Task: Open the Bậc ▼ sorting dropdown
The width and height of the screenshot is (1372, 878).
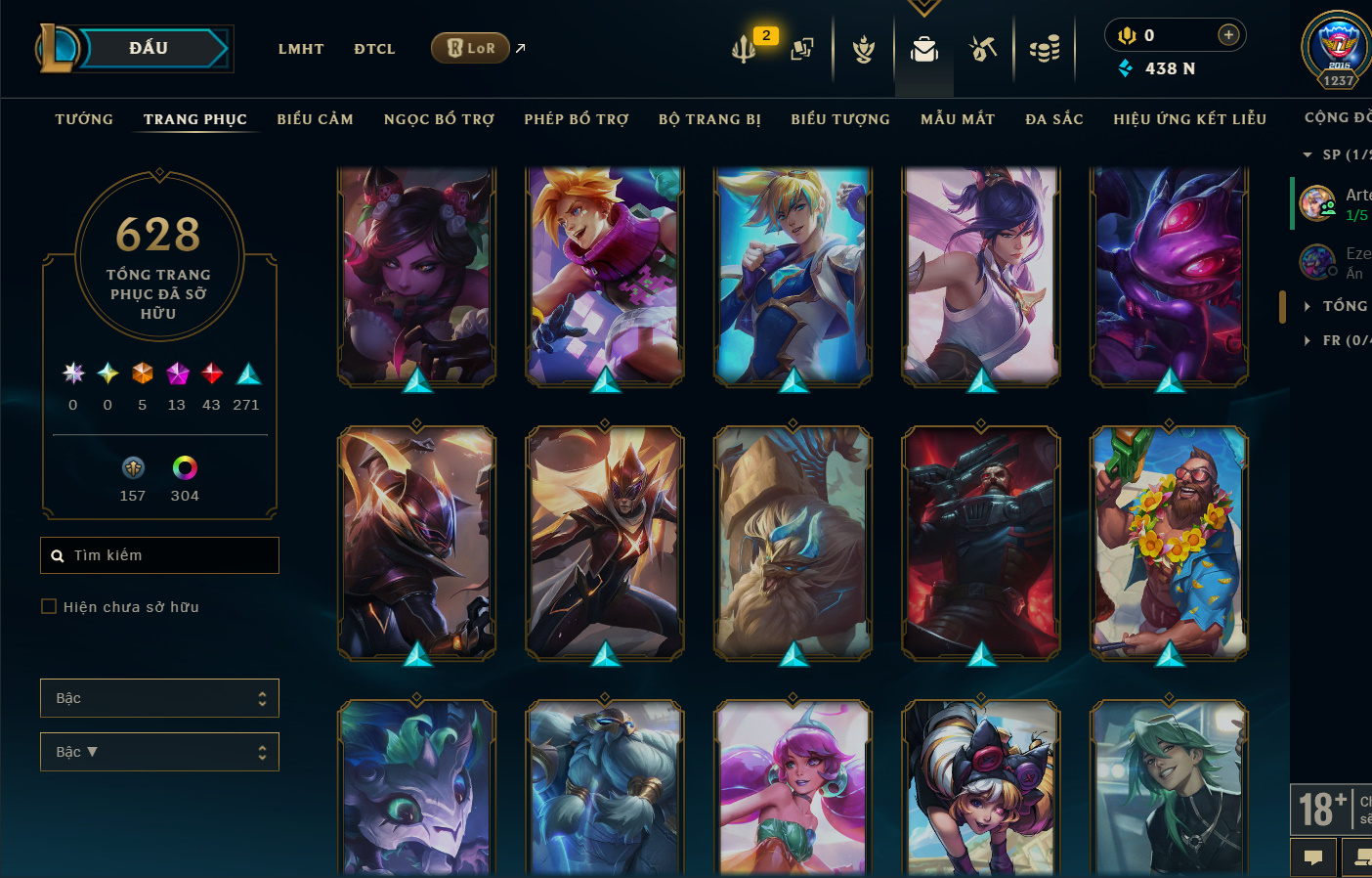Action: coord(159,752)
